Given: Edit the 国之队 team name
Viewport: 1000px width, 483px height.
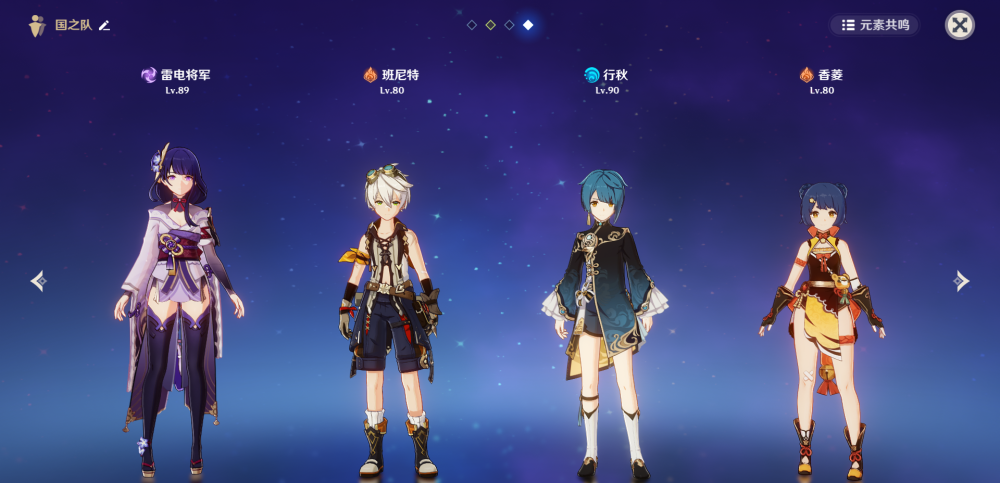Looking at the screenshot, I should [105, 25].
